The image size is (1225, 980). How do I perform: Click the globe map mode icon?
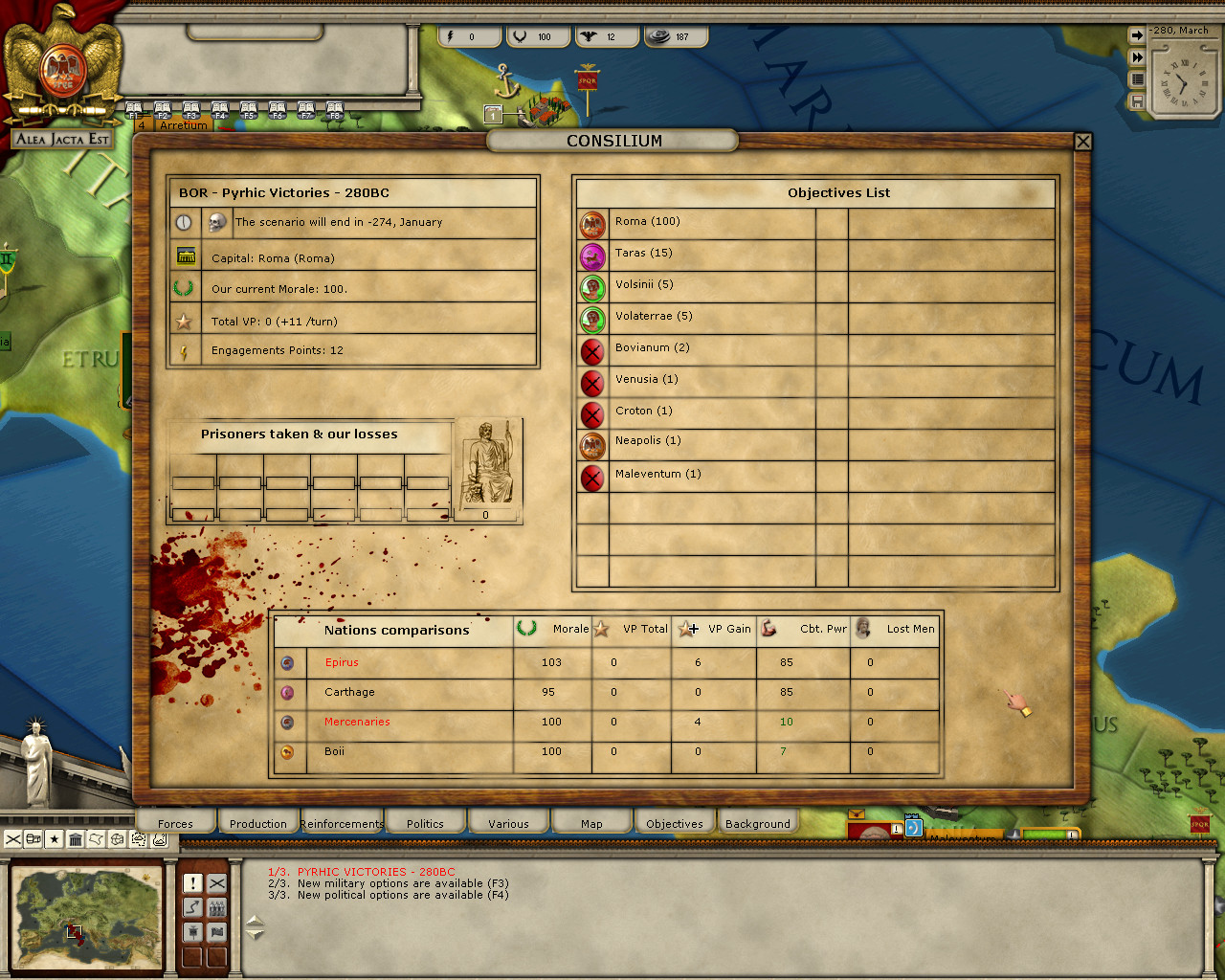pyautogui.click(x=119, y=839)
